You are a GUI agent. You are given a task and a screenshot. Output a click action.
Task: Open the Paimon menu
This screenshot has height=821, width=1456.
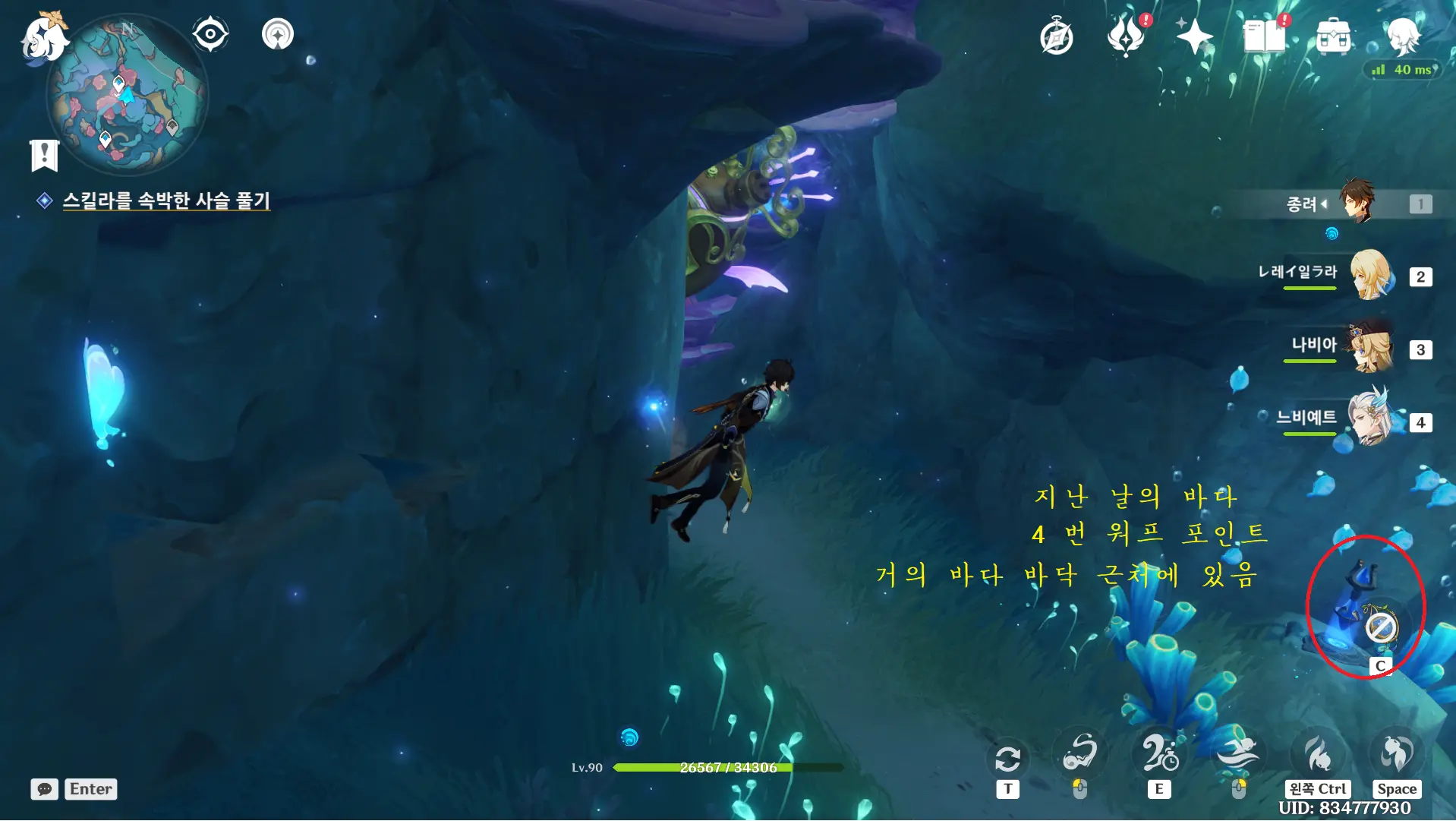point(43,38)
